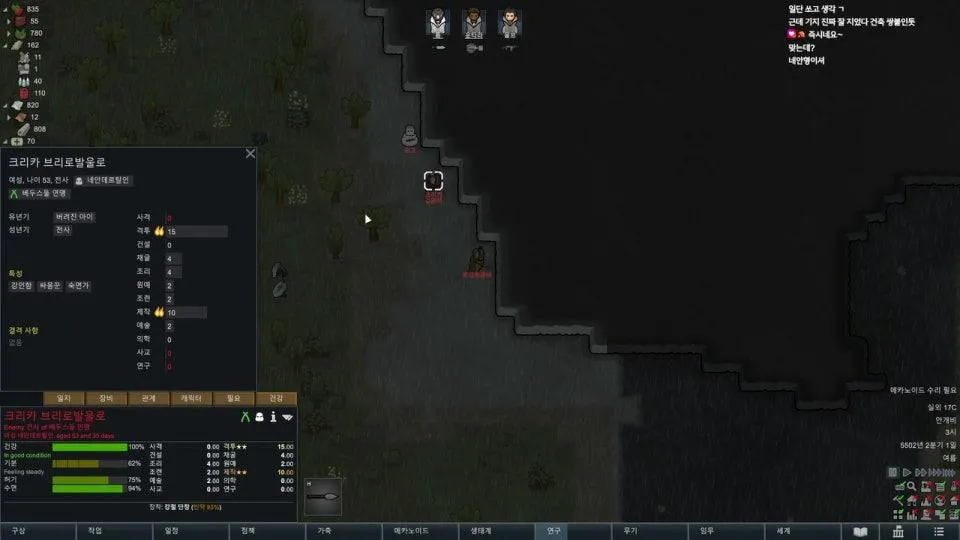Pause the game with the pause button
This screenshot has height=540, width=960.
894,472
